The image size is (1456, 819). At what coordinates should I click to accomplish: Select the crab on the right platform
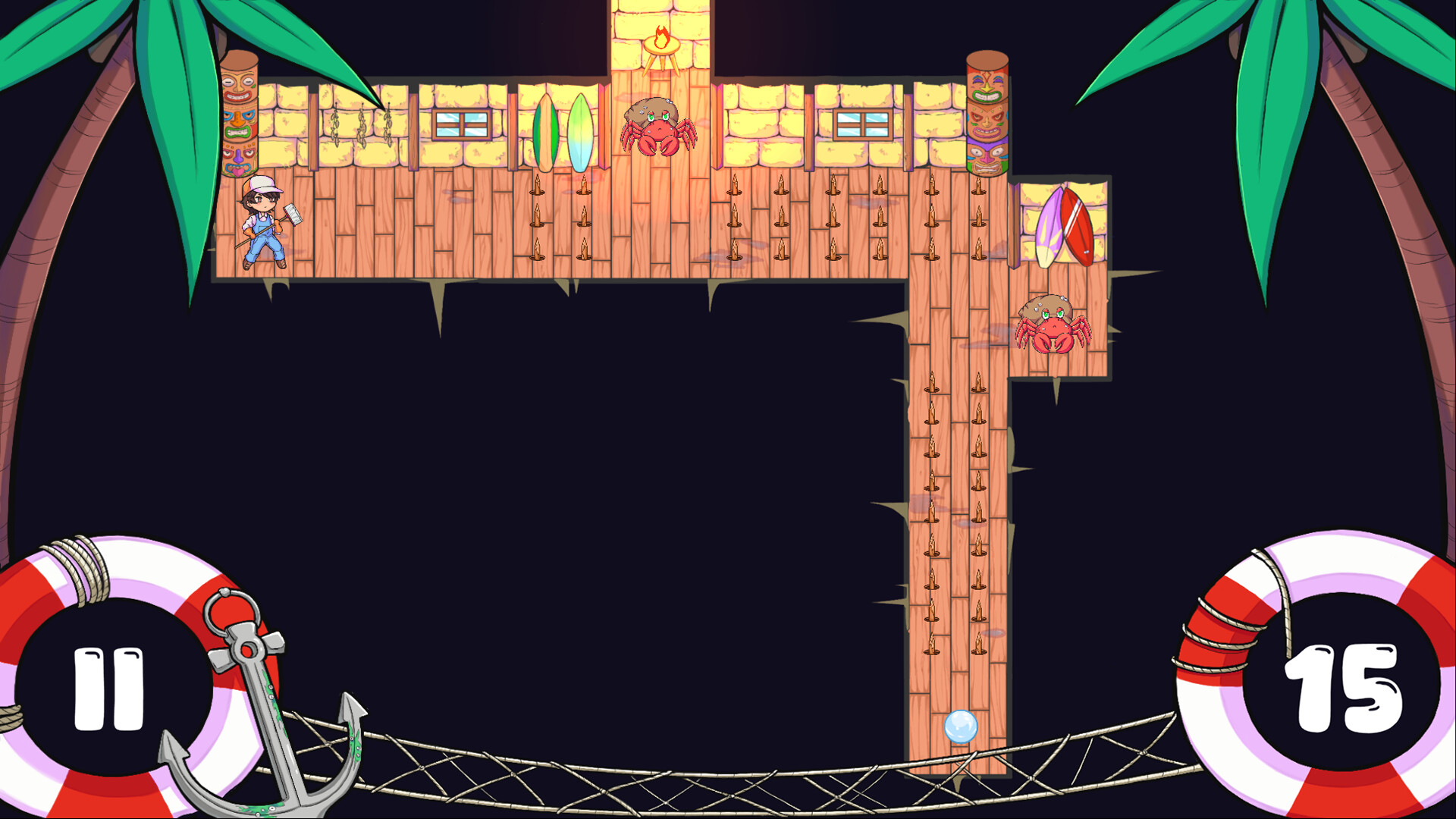point(1054,326)
